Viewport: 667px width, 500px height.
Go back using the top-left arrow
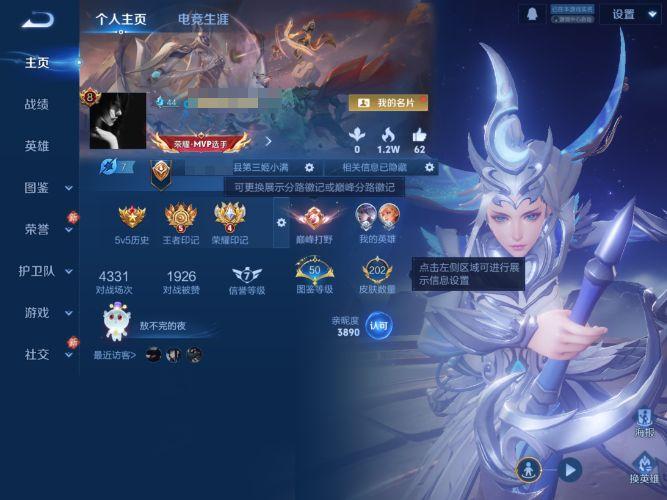click(x=37, y=18)
